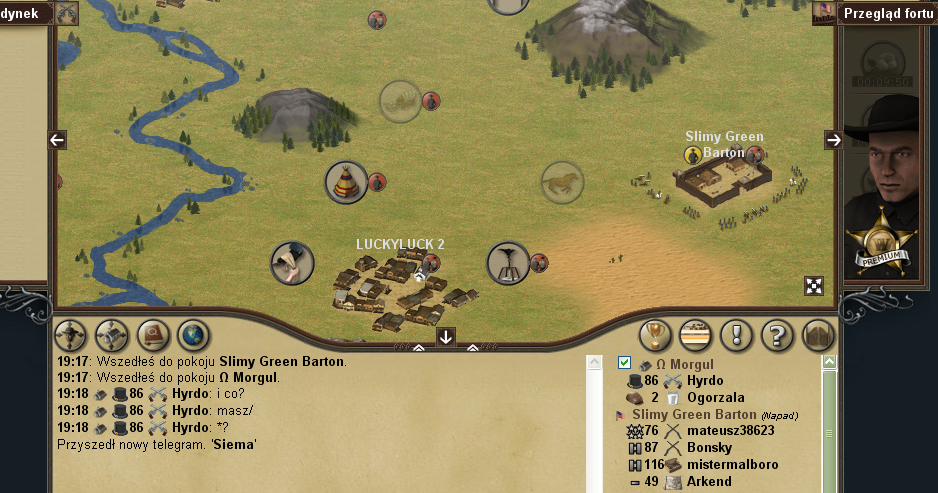Center the map on your character
The height and width of the screenshot is (493, 938).
point(70,335)
